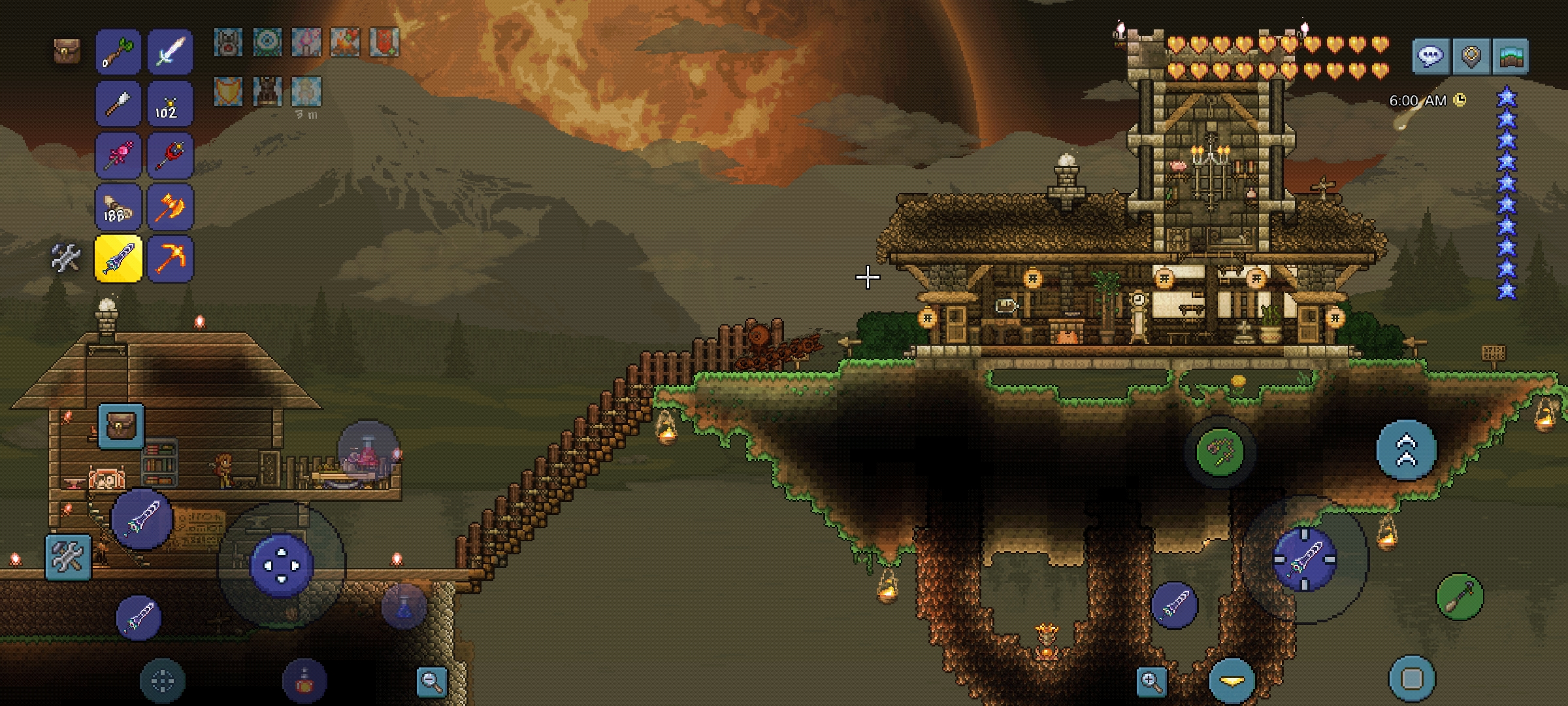Select the red ruby staff slot
1568x706 pixels.
pos(170,156)
